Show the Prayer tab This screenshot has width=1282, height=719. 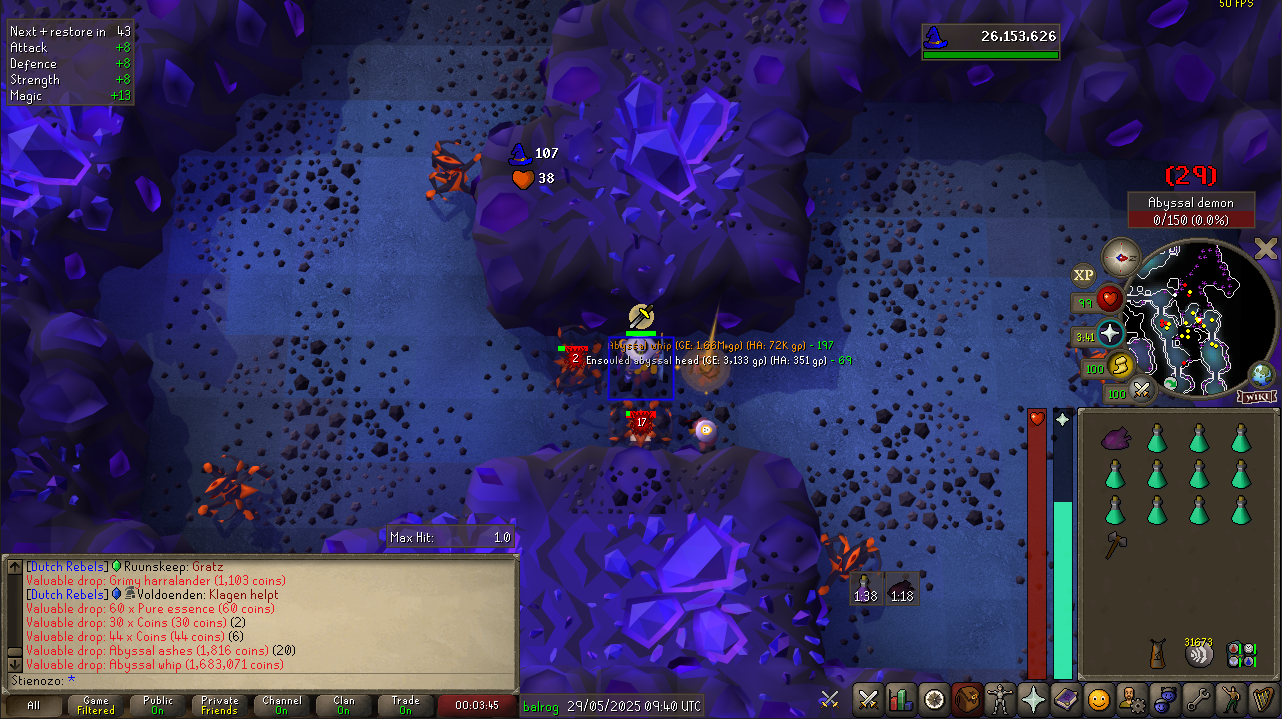(1032, 699)
